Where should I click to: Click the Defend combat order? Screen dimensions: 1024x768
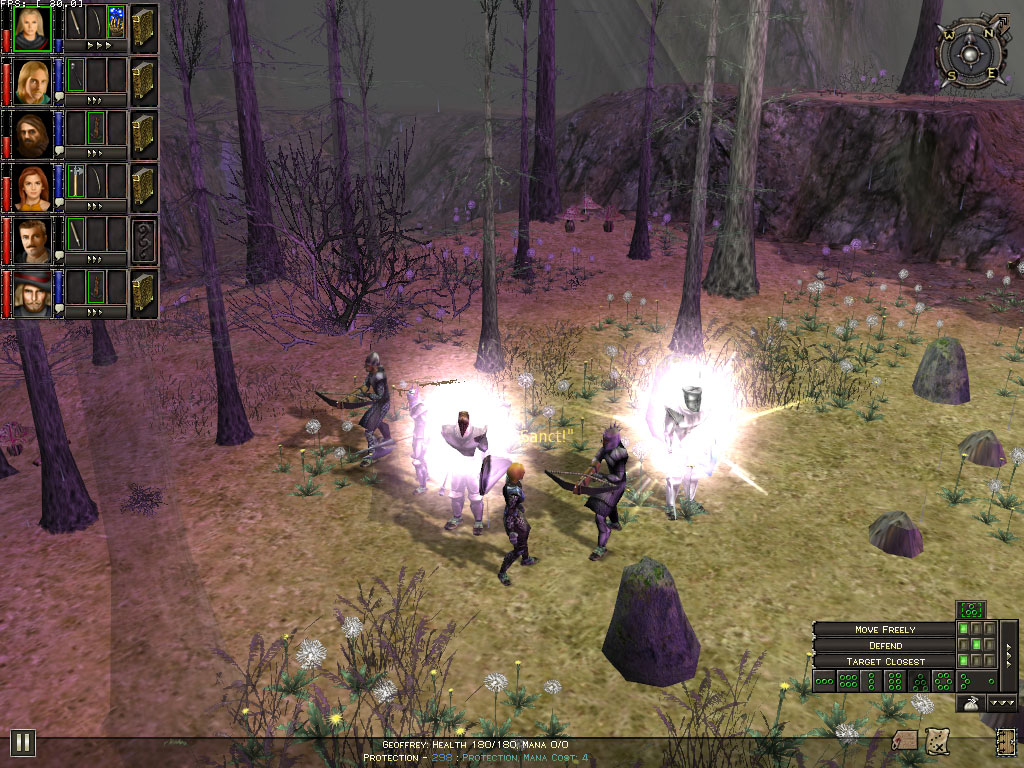point(886,645)
